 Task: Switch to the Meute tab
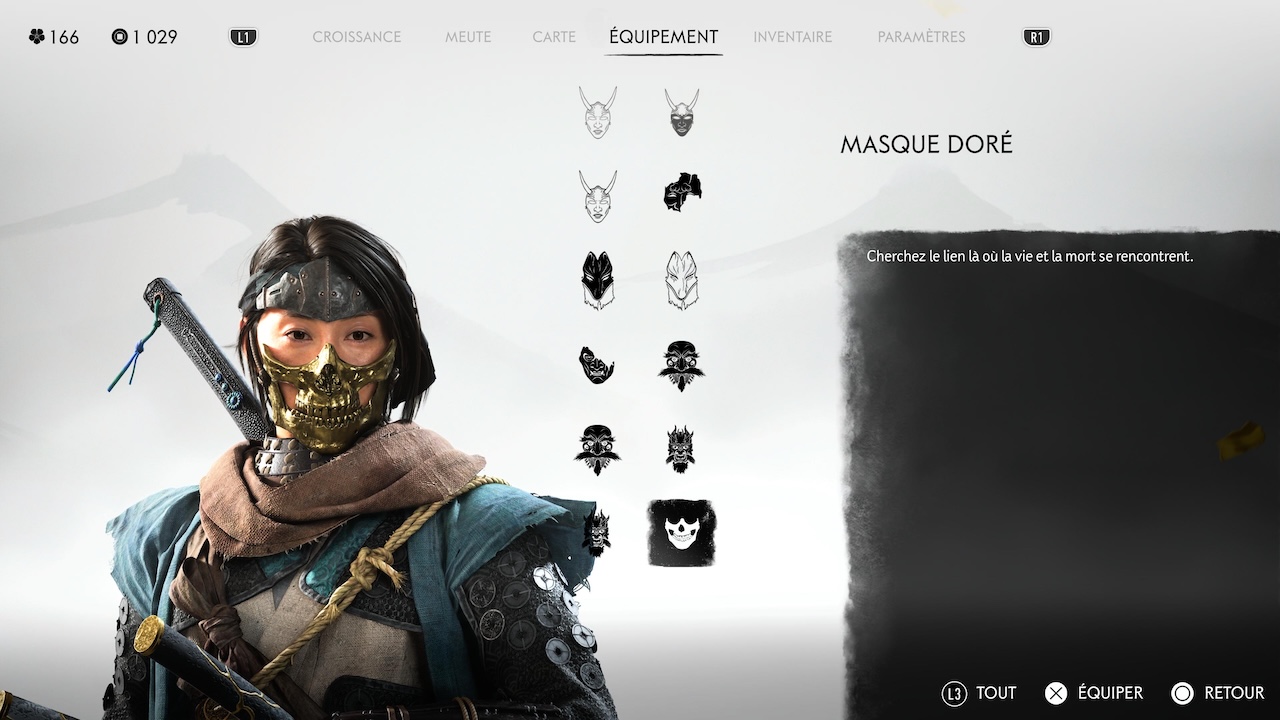click(468, 37)
